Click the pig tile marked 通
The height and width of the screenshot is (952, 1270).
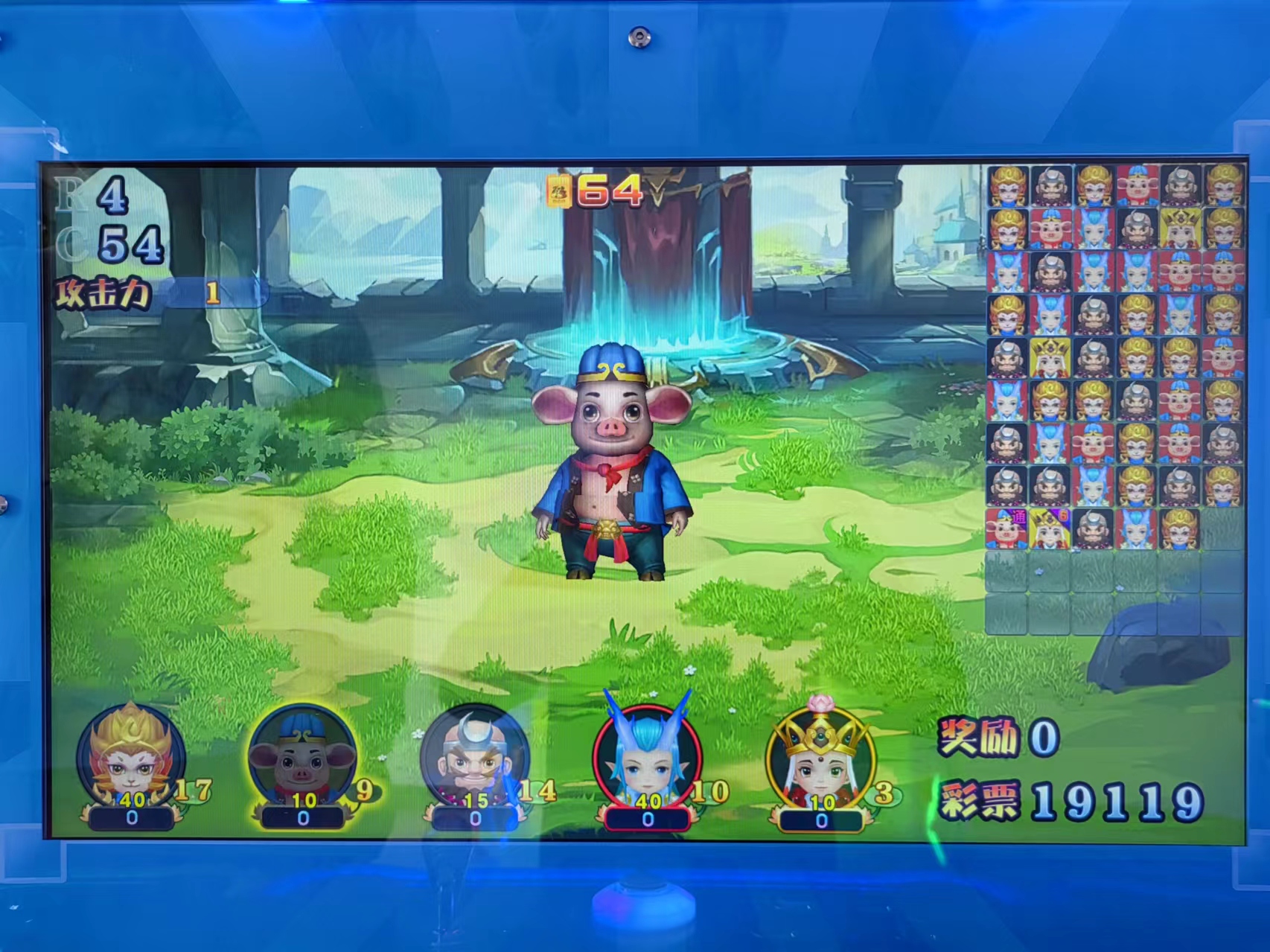click(1006, 528)
